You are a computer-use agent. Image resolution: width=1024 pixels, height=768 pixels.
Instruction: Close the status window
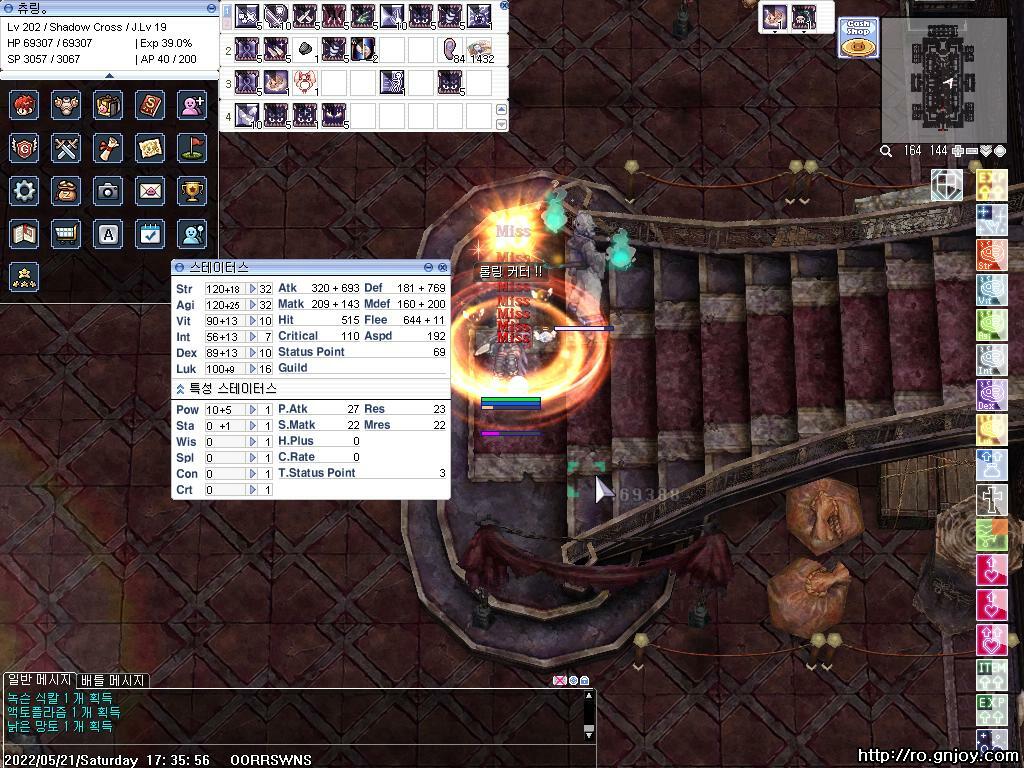pos(442,268)
